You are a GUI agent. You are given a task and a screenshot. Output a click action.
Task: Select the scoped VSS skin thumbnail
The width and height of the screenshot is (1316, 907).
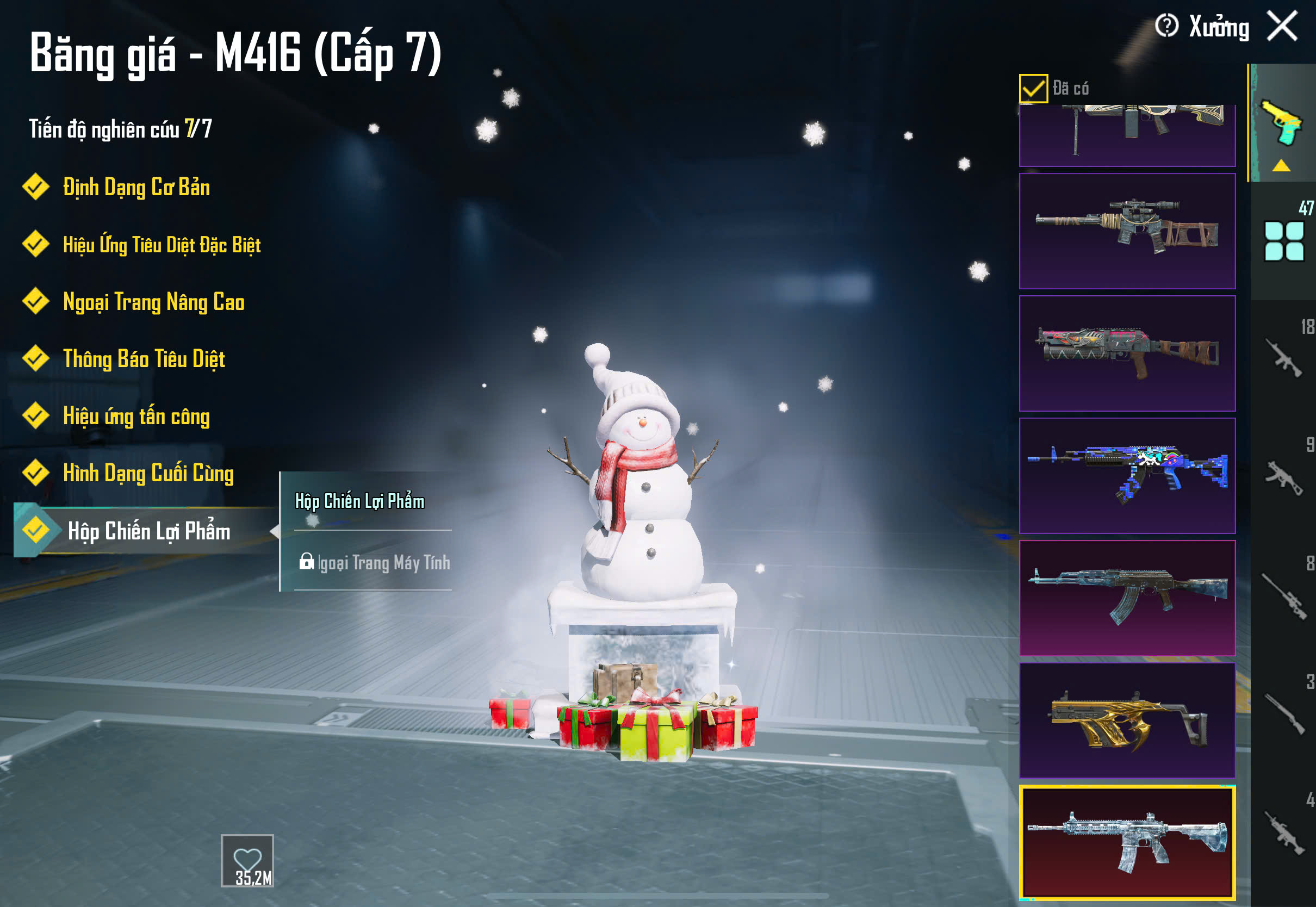[x=1127, y=231]
